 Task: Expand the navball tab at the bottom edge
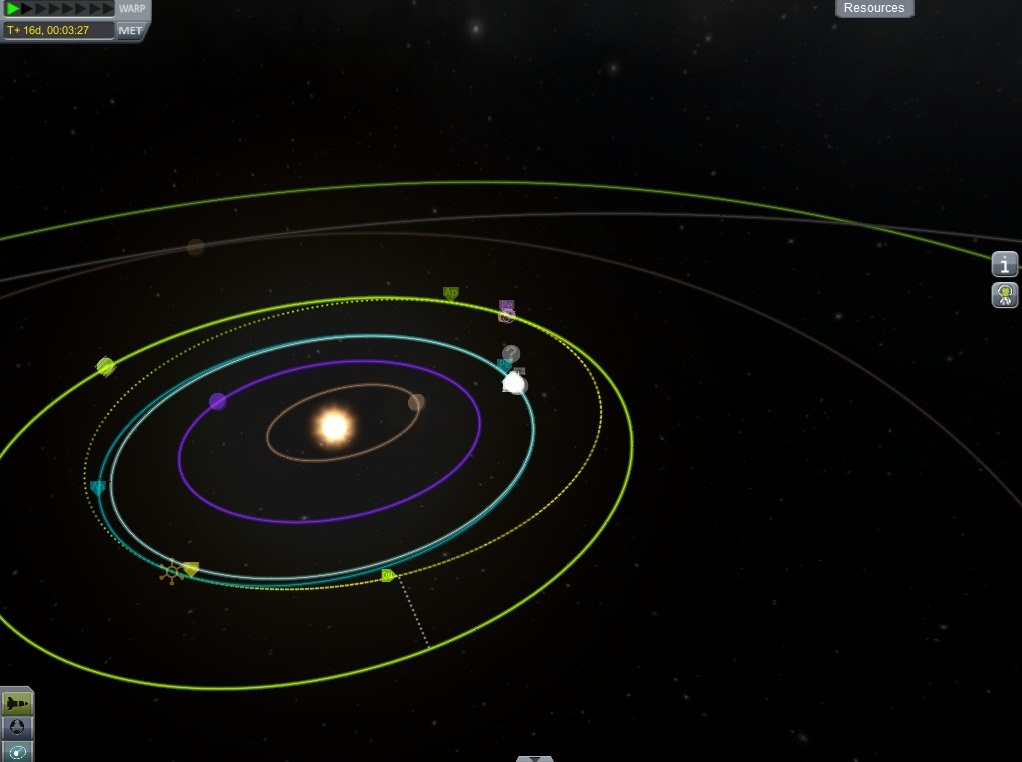(535, 758)
